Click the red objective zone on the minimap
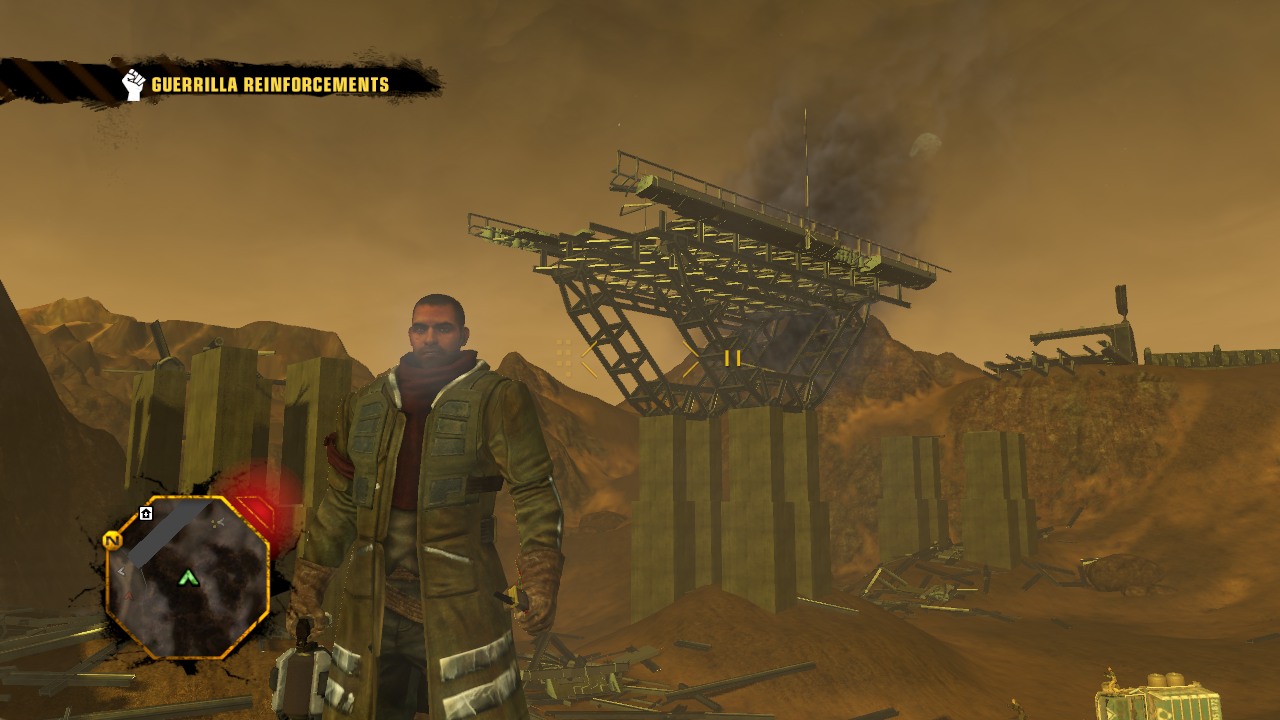This screenshot has height=720, width=1280. coord(253,505)
